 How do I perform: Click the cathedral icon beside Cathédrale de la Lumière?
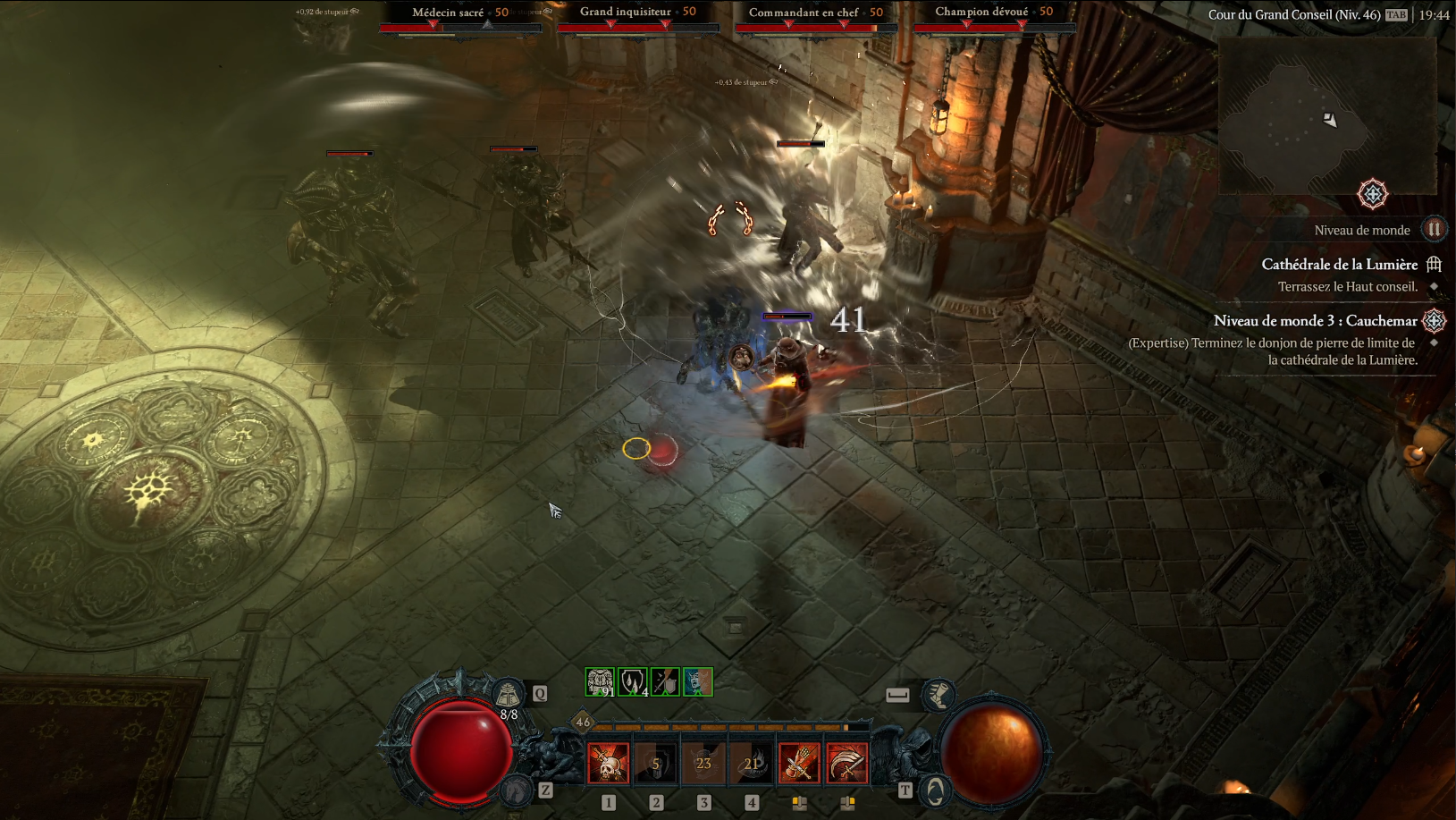[x=1433, y=265]
